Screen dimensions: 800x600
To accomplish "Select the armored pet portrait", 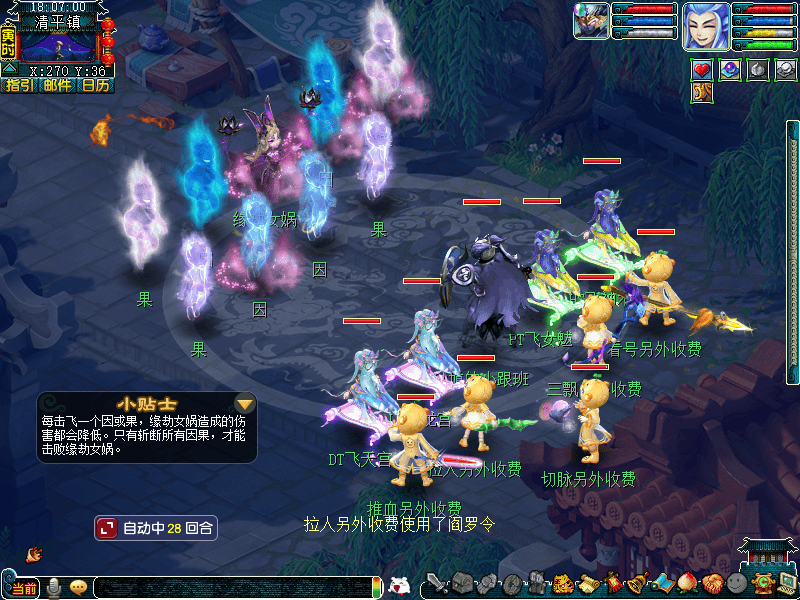I will (x=591, y=21).
